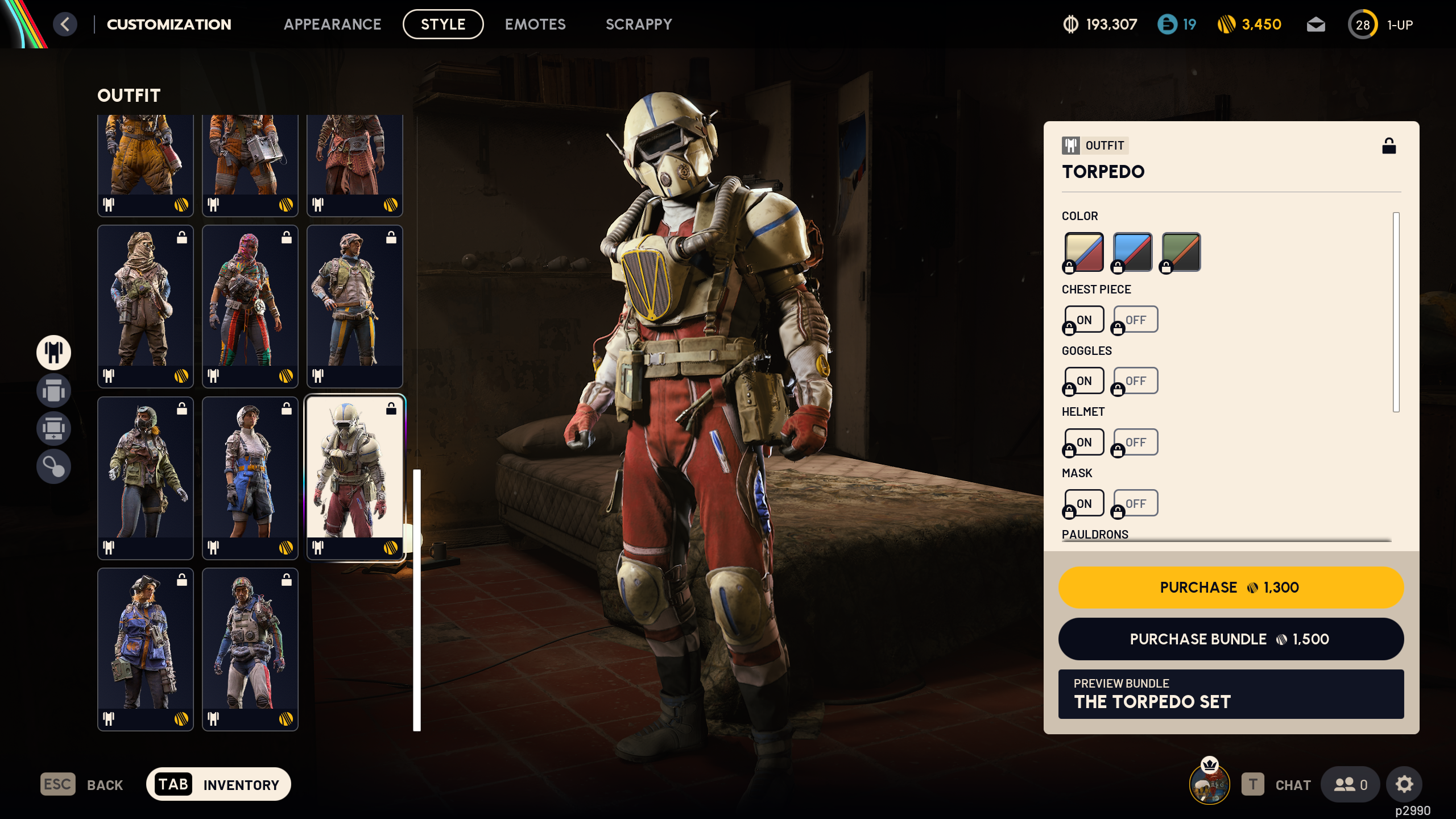Purchase the Torpedo outfit for 1,300
Image resolution: width=1456 pixels, height=819 pixels.
1231,587
